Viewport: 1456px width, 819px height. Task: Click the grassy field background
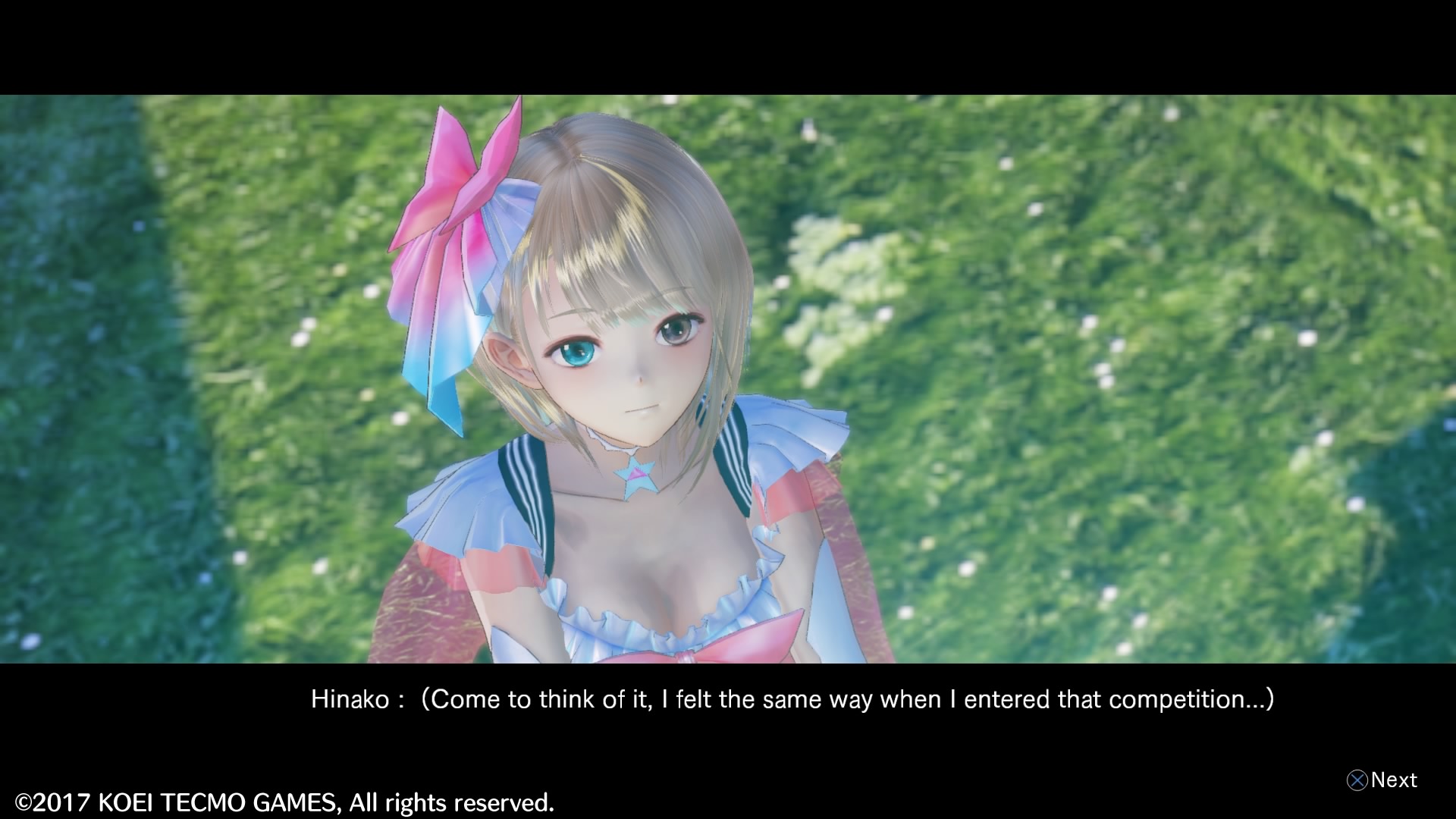1137,303
